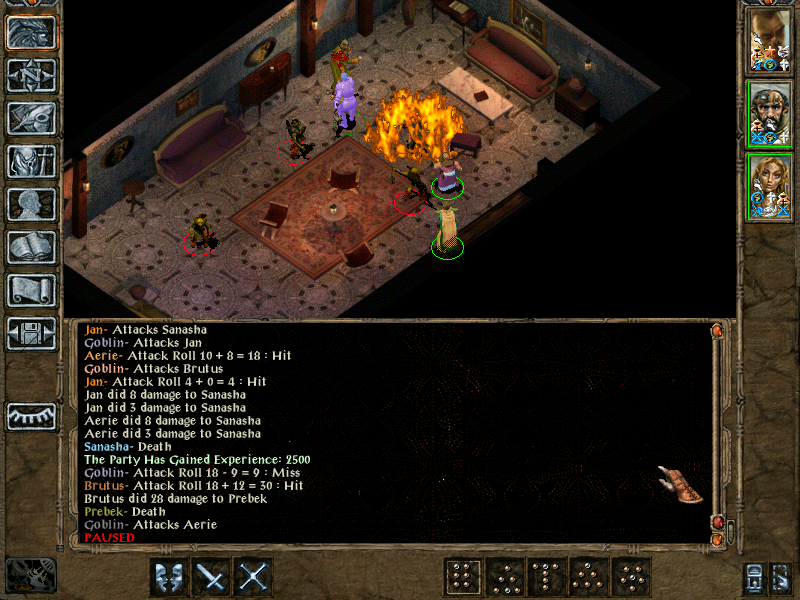Select the Guard action button with the shield icon
This screenshot has width=800, height=600.
click(x=169, y=577)
